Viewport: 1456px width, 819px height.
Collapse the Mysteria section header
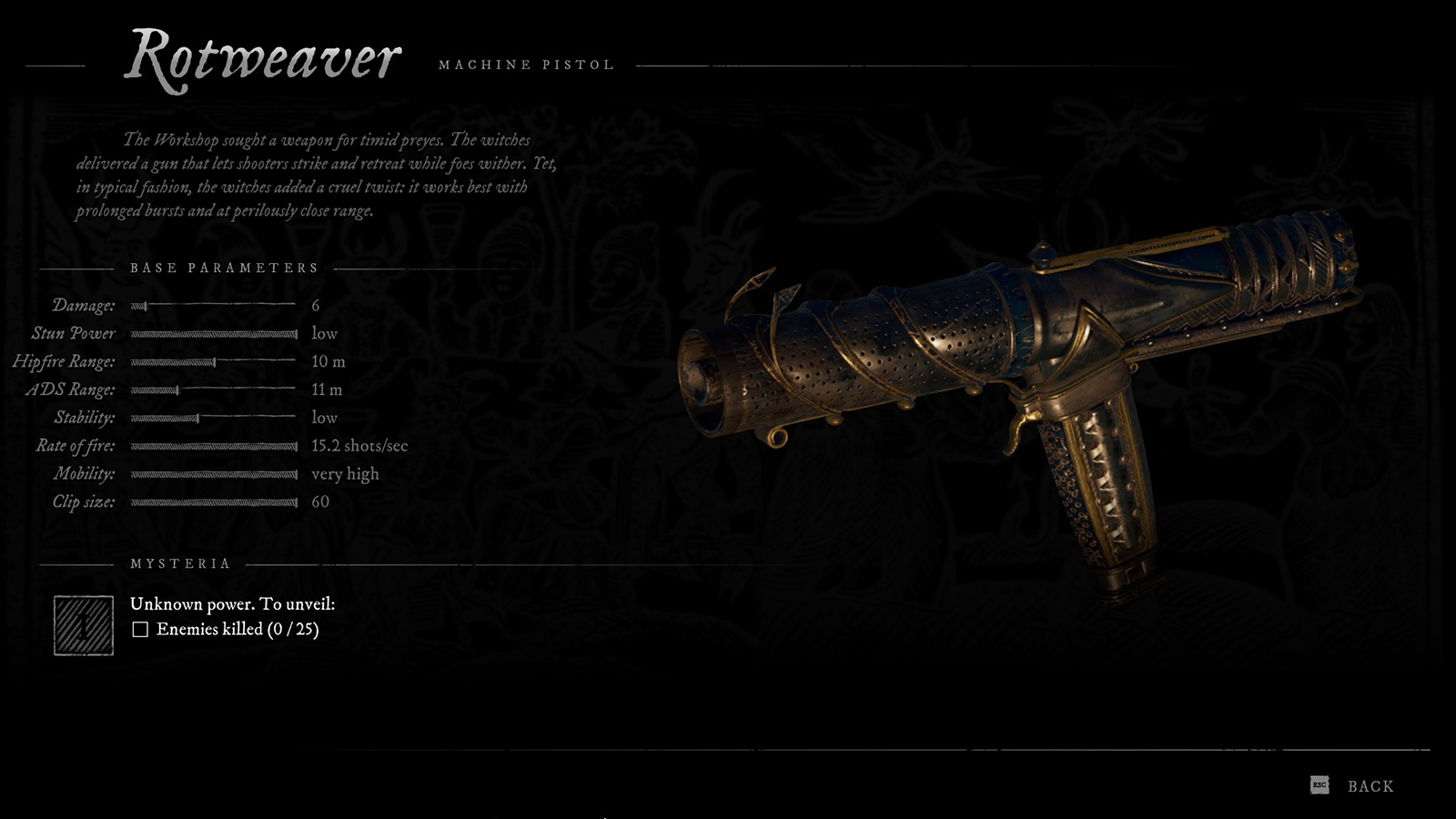pos(179,563)
